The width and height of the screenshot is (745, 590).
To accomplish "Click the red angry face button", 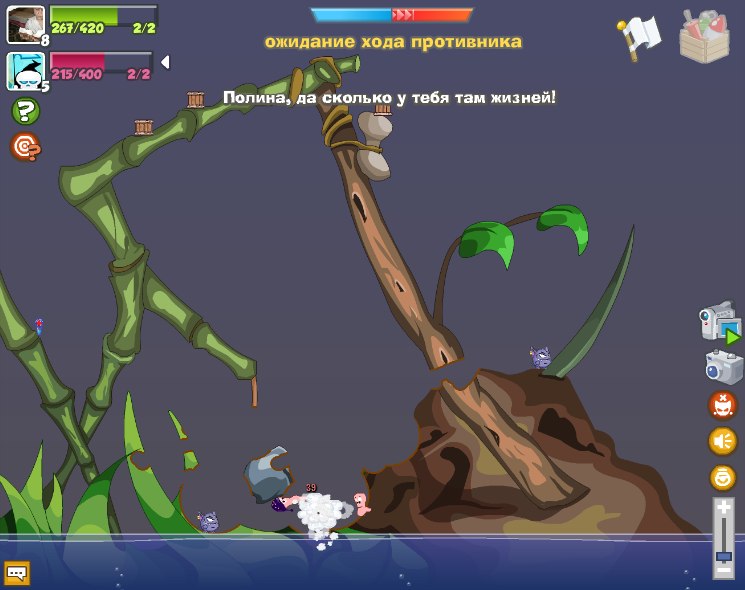I will [x=722, y=405].
